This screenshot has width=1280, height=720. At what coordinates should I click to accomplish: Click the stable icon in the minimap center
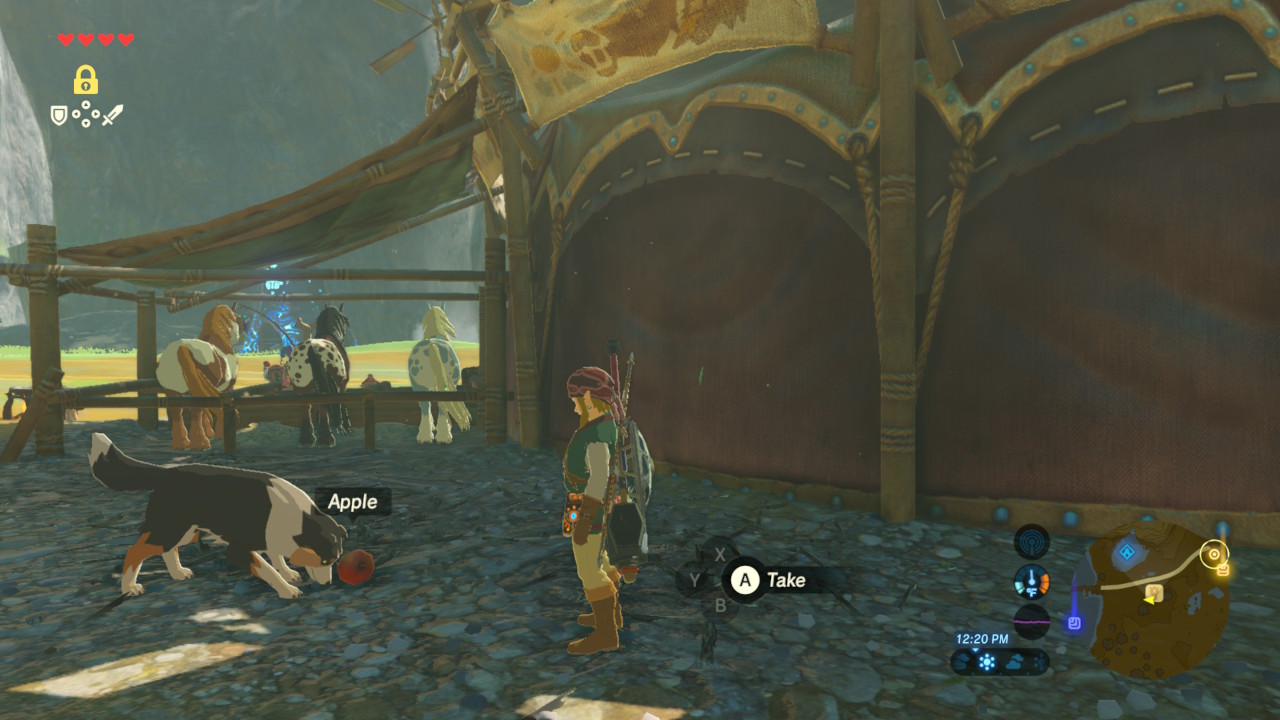(x=1154, y=592)
